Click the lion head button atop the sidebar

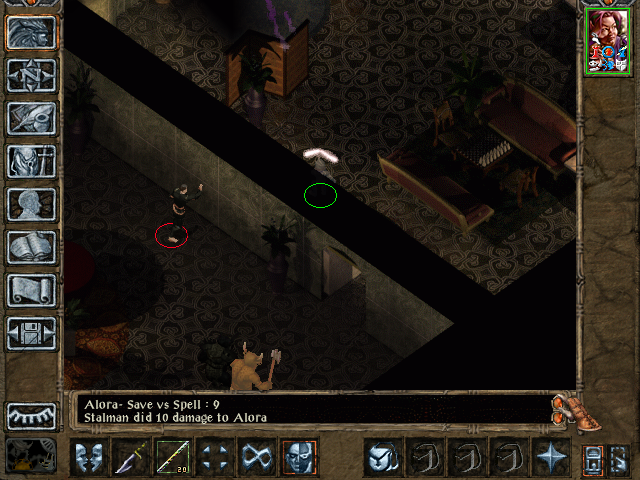tap(31, 32)
